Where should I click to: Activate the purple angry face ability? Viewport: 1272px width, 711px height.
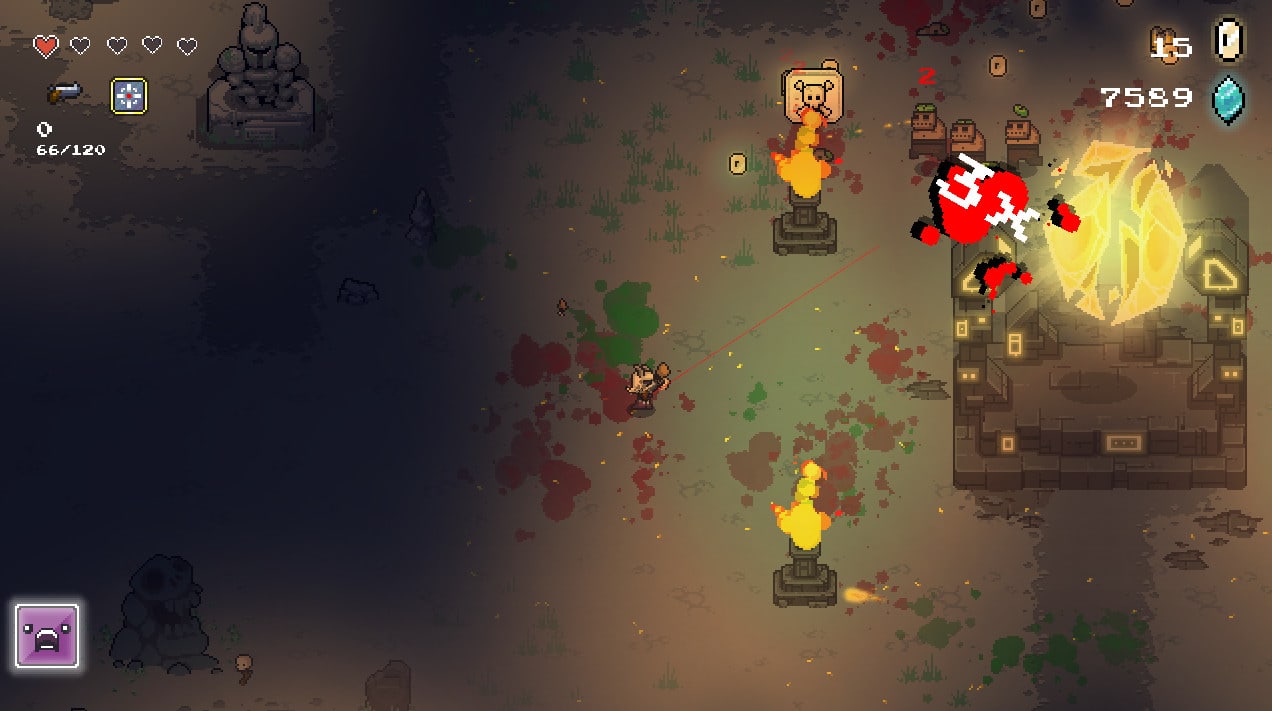click(x=47, y=636)
